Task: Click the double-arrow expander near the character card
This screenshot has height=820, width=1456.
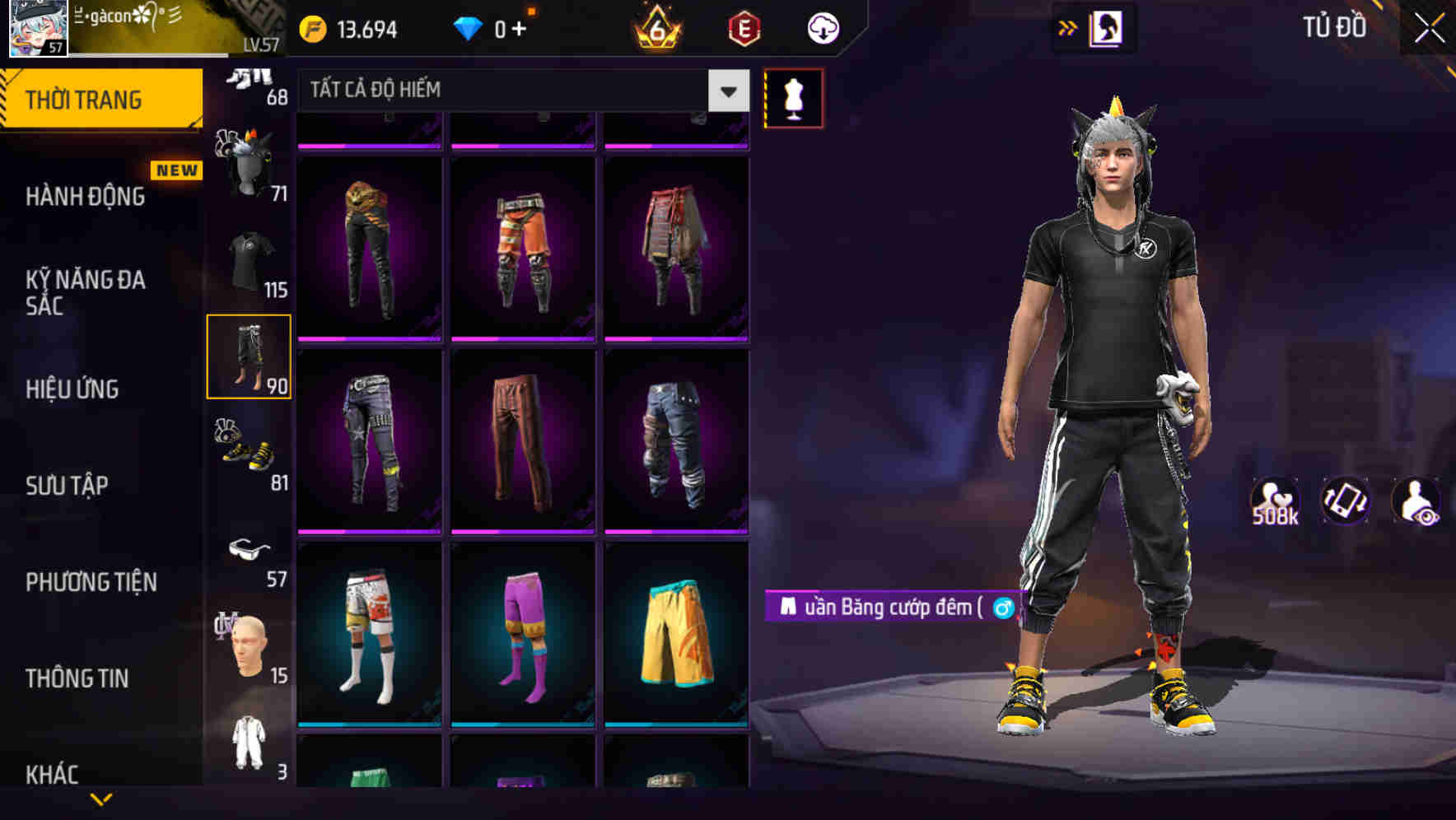Action: coord(1068,27)
